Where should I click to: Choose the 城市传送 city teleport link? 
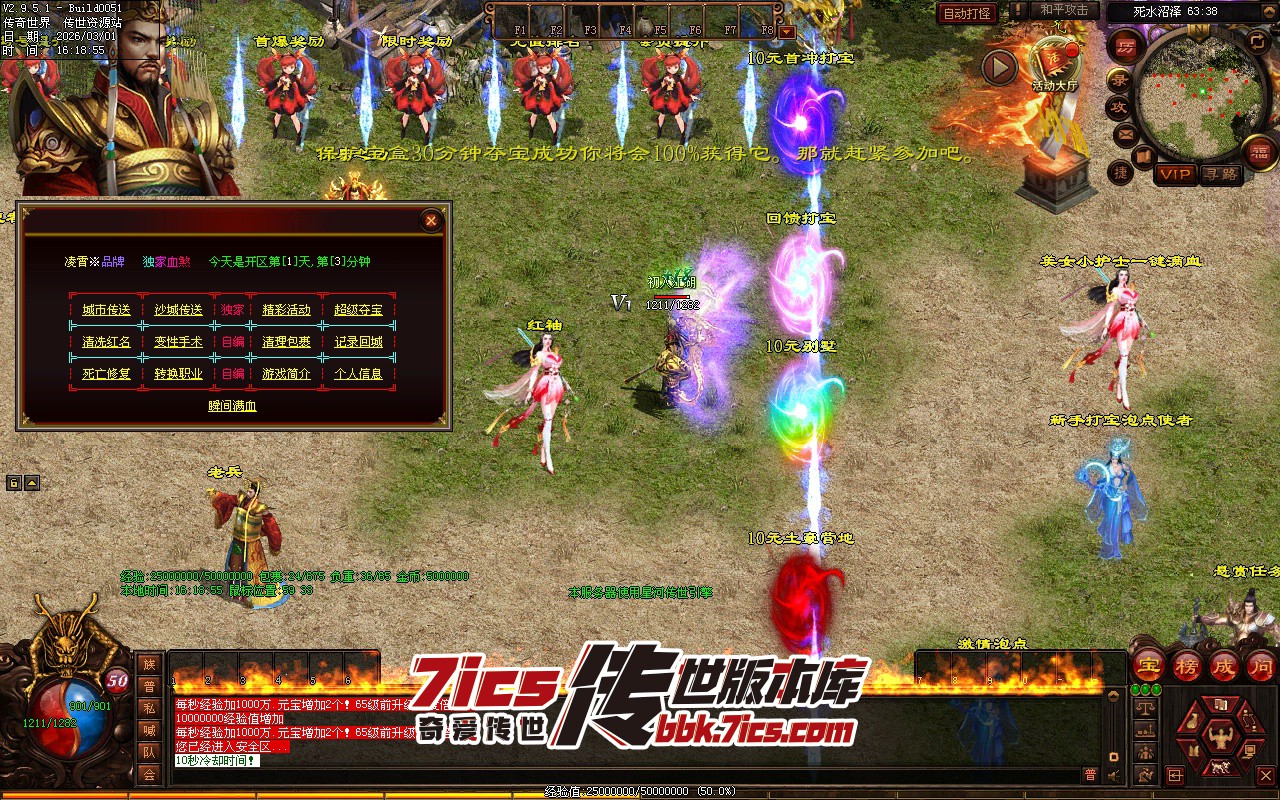point(106,310)
